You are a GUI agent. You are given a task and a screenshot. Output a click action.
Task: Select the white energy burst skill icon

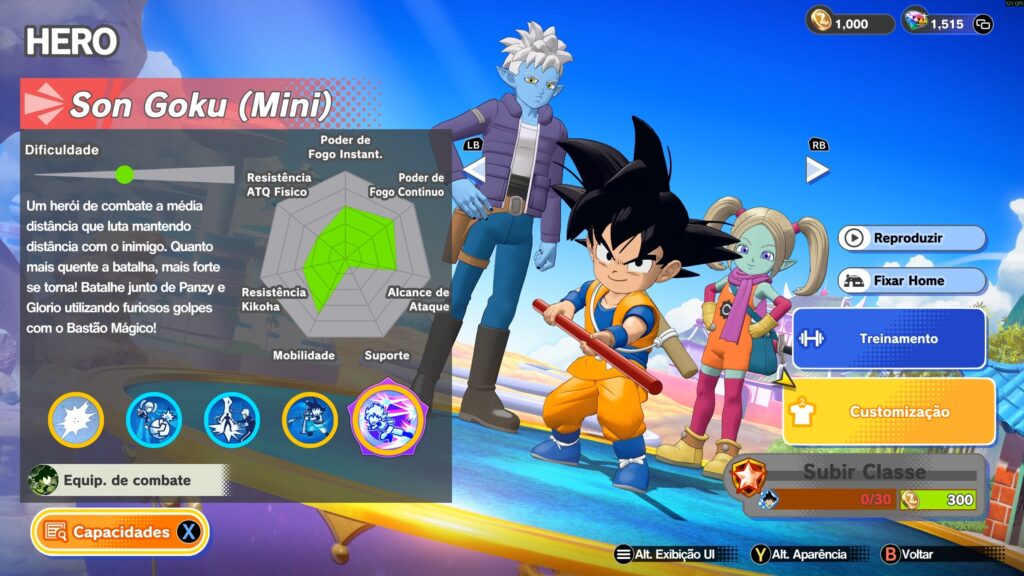pyautogui.click(x=76, y=420)
